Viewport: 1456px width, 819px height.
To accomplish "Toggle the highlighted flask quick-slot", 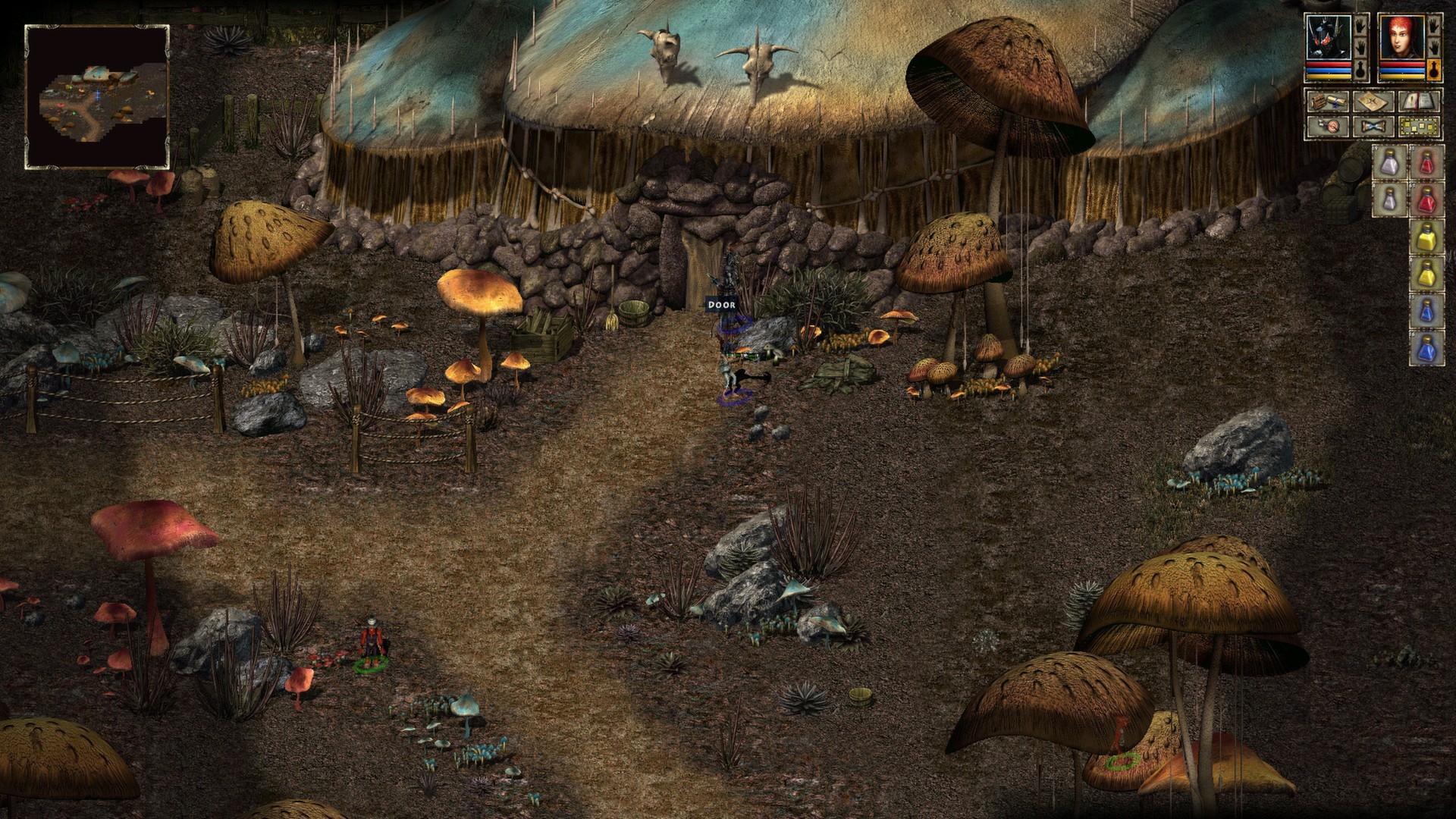I will pyautogui.click(x=1436, y=70).
